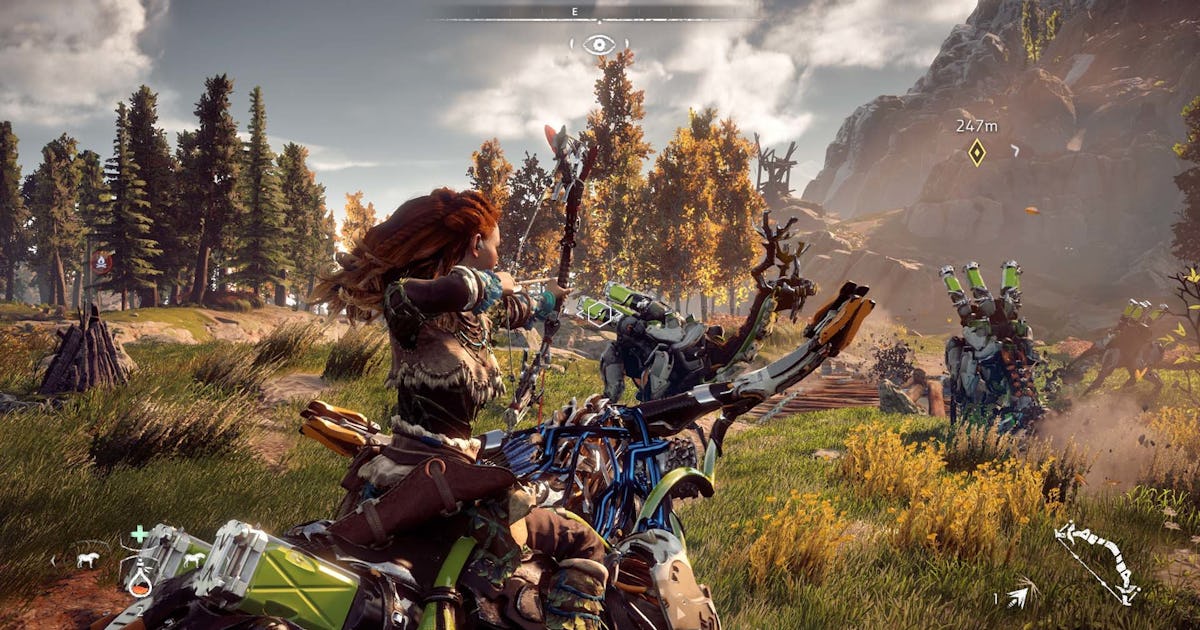Image resolution: width=1200 pixels, height=630 pixels.
Task: Choose the arrow ammo type icon
Action: point(1018,598)
